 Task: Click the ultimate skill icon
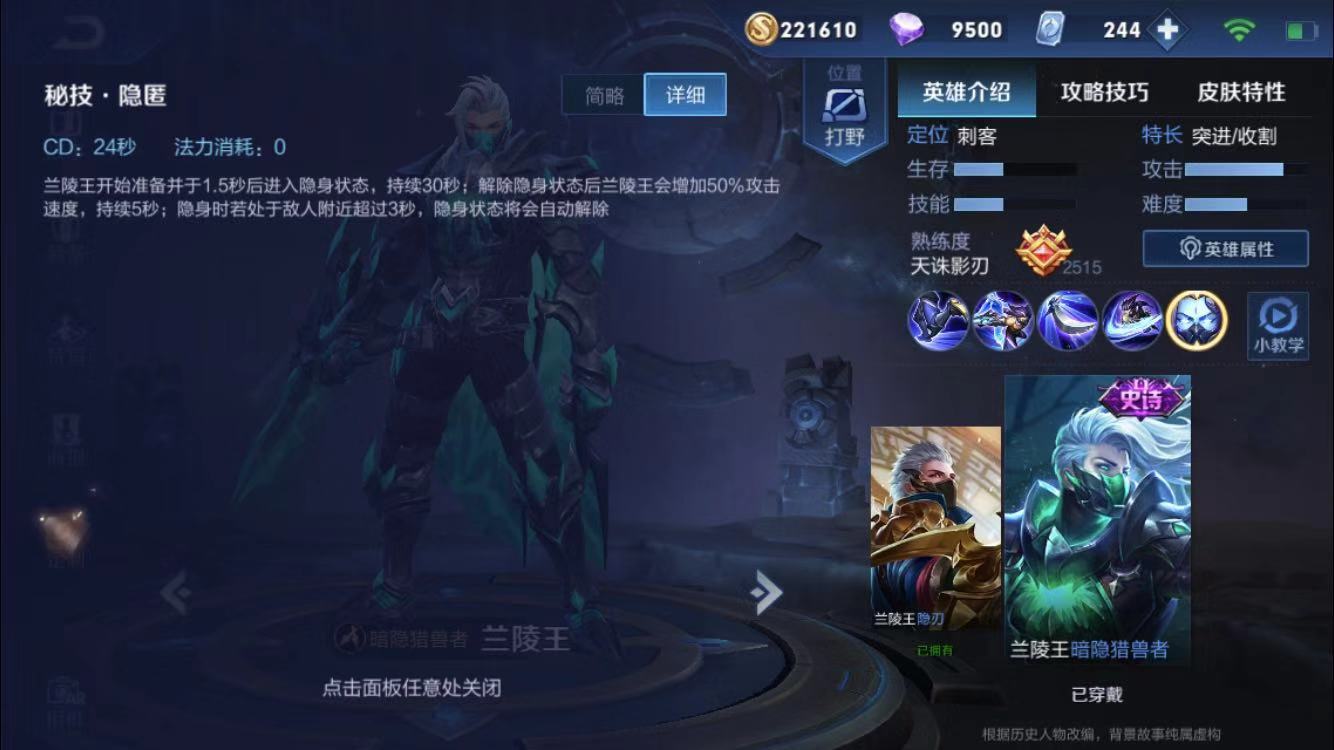(1132, 322)
